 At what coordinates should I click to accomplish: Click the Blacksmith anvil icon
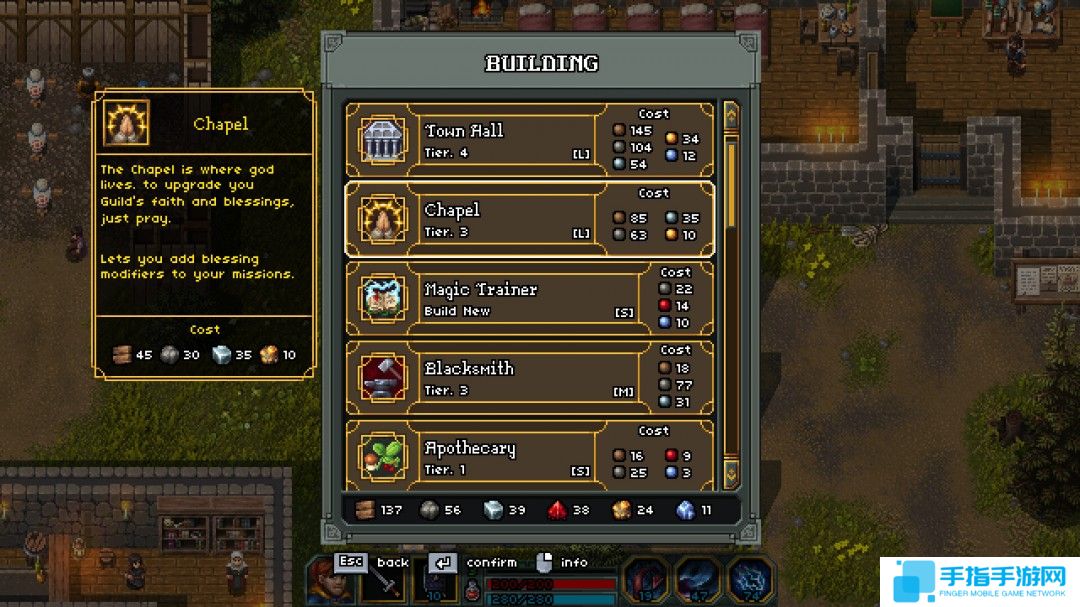[x=381, y=378]
